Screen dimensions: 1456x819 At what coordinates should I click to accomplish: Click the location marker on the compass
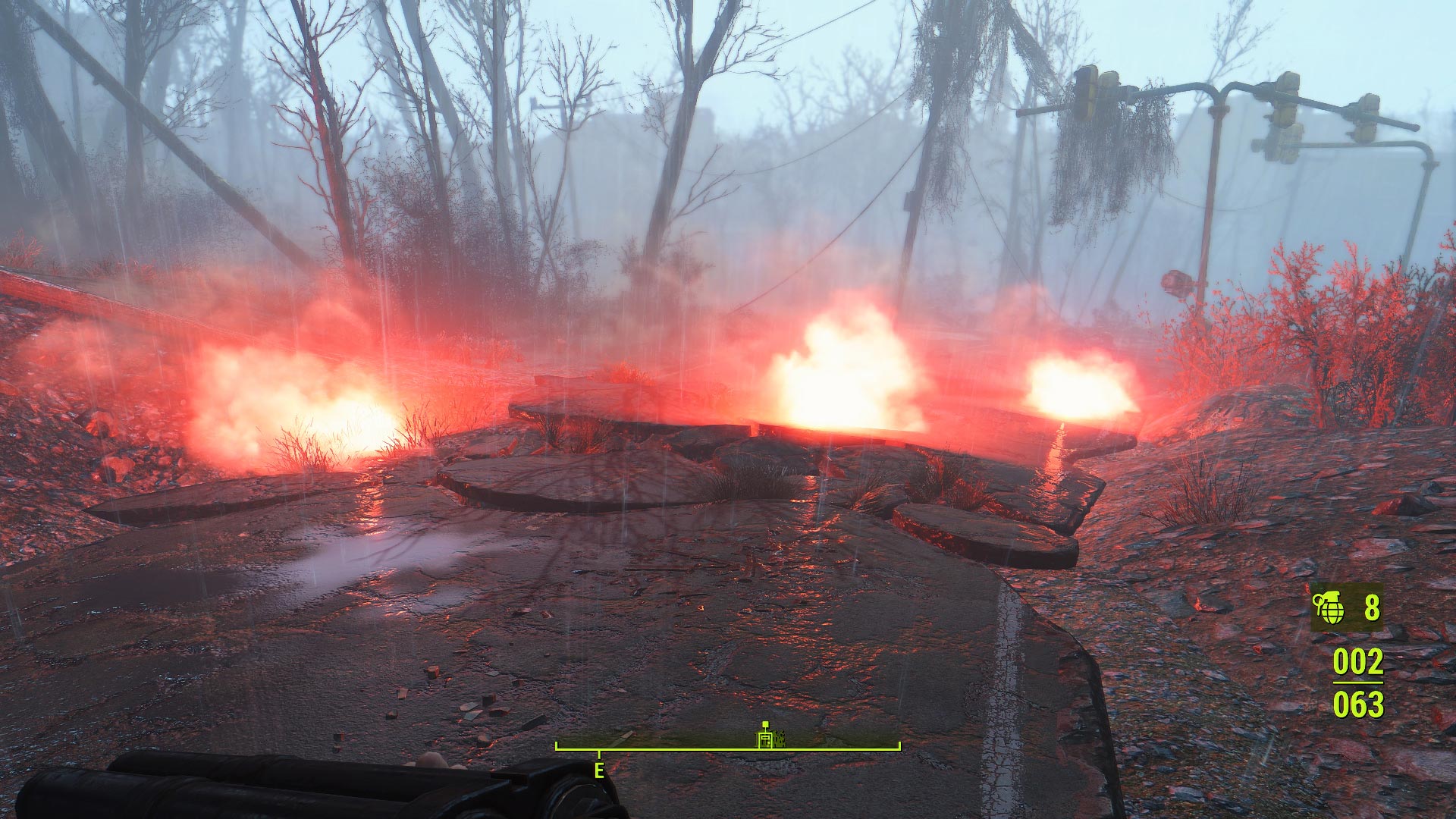(766, 736)
